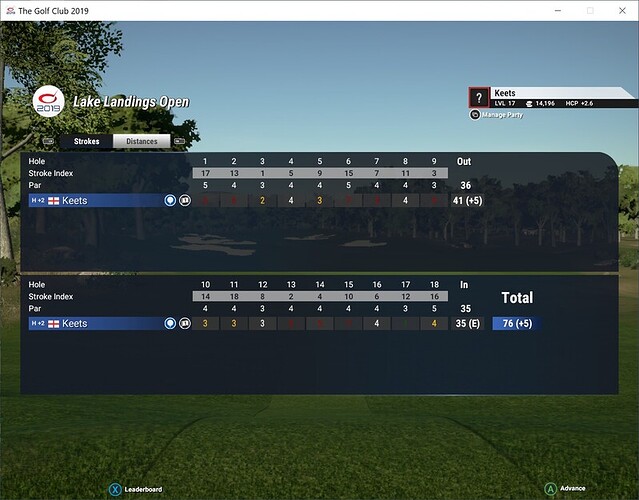The width and height of the screenshot is (639, 500).
Task: Select Keets' row on the front nine scorecard
Action: pyautogui.click(x=98, y=200)
